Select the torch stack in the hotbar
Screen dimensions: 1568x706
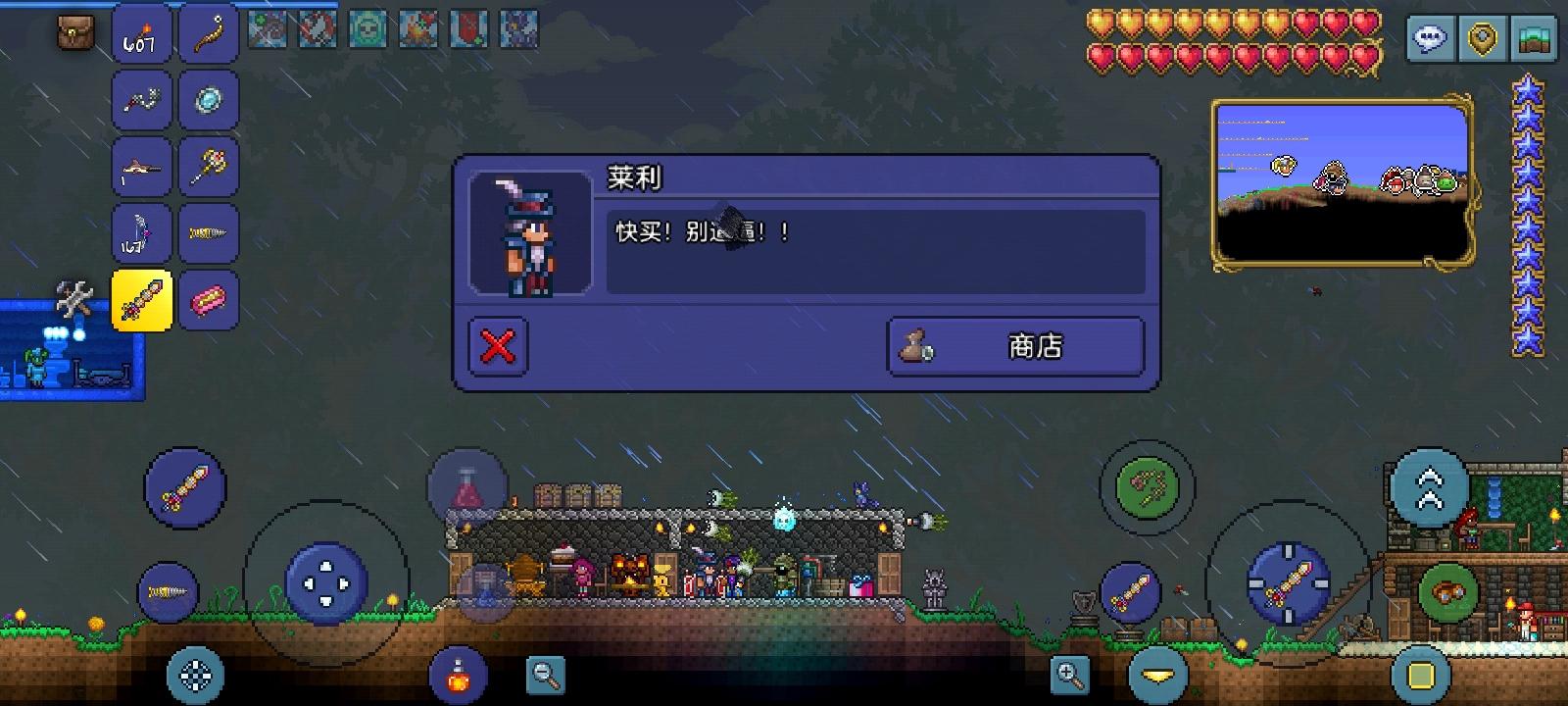coord(140,34)
